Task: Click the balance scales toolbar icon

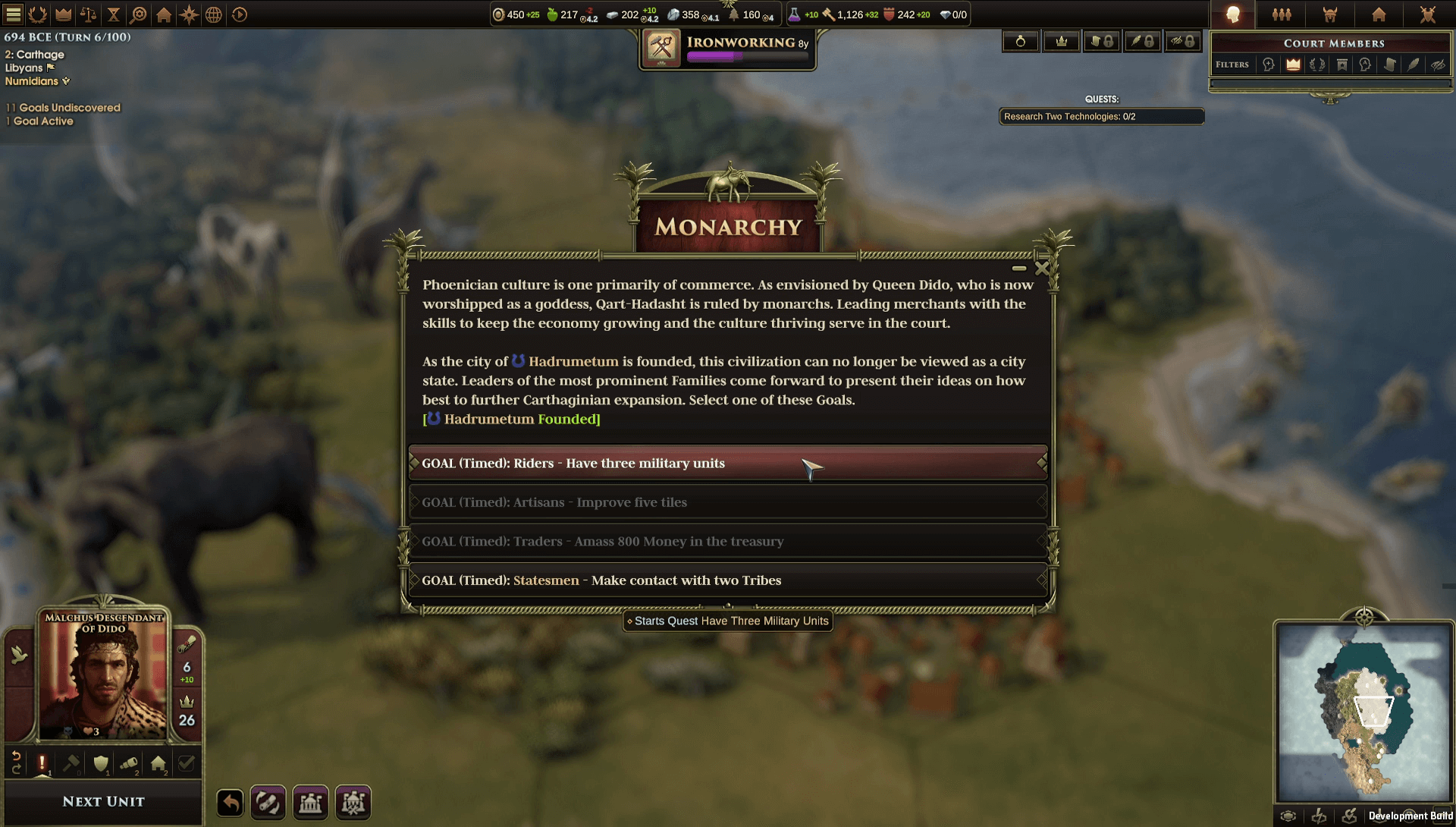Action: point(88,14)
